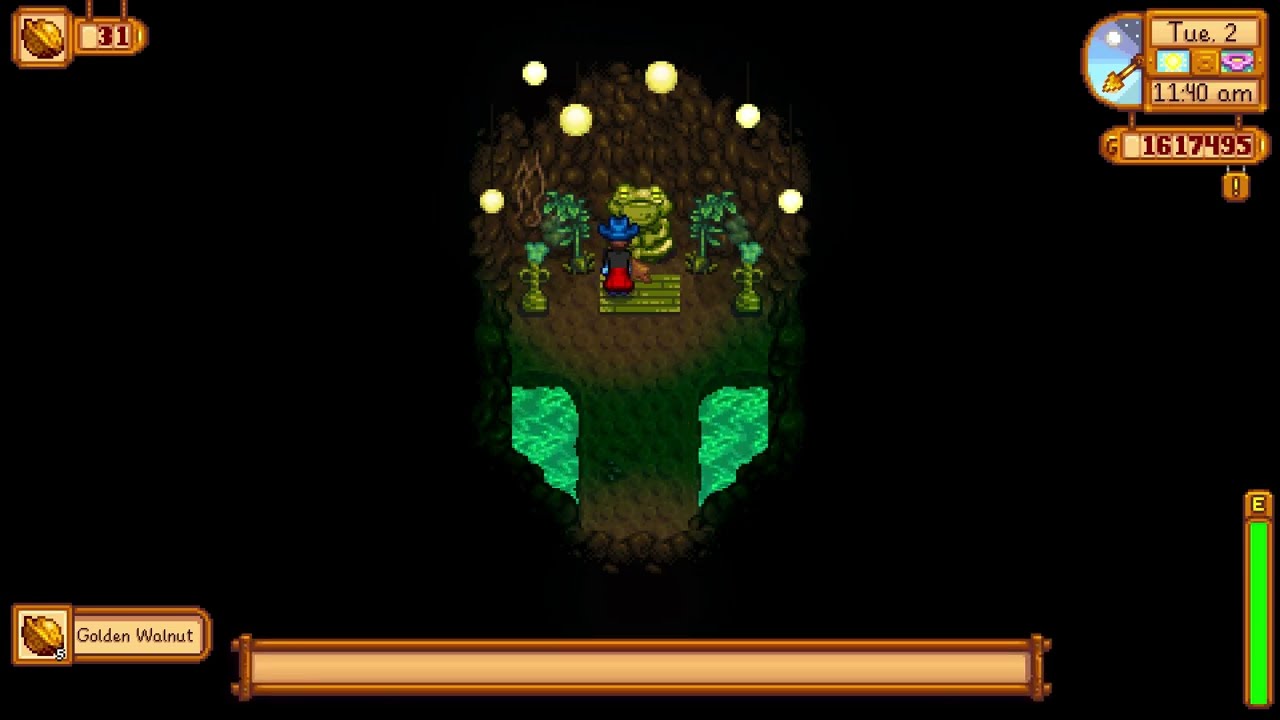Select the Golden Walnut label text

[137, 634]
